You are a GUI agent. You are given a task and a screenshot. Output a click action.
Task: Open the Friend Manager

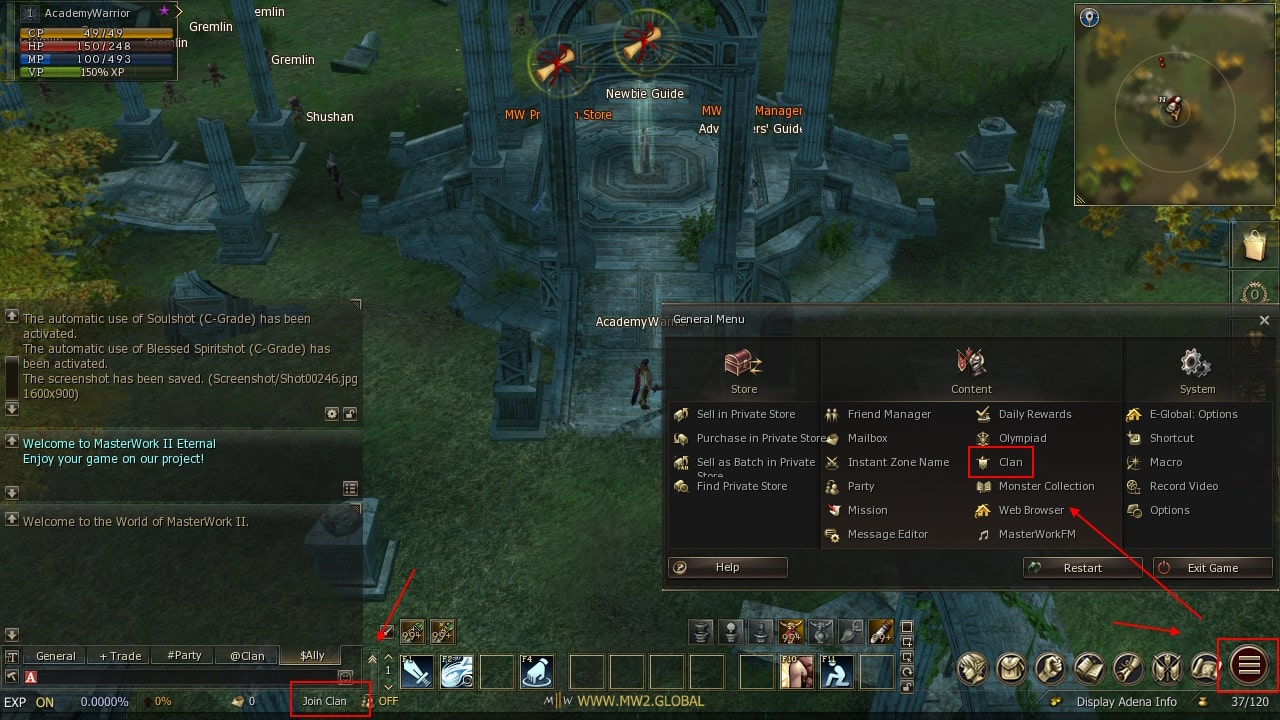pos(888,414)
